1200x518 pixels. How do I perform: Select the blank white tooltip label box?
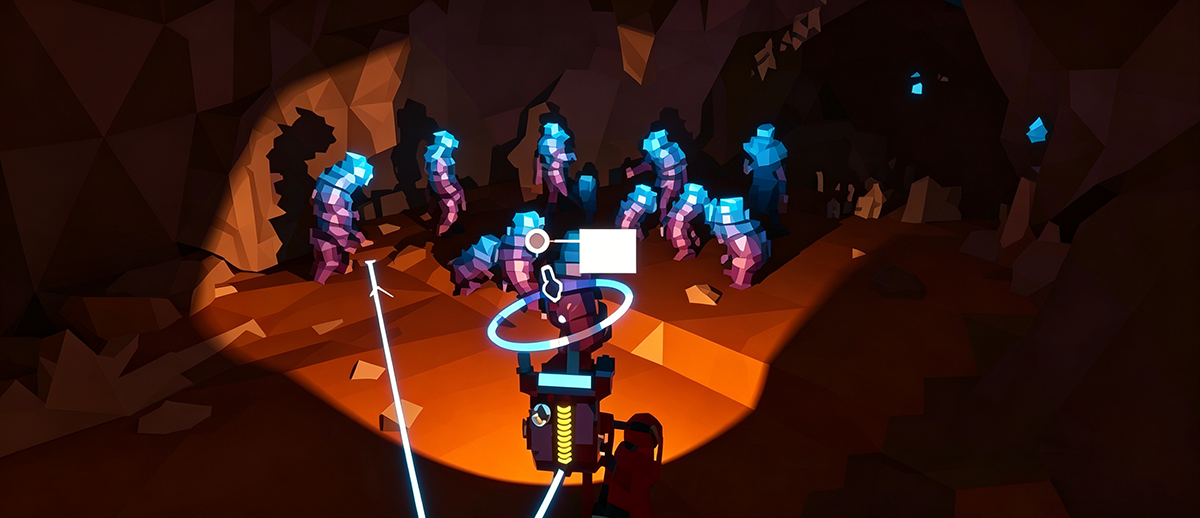coord(608,251)
